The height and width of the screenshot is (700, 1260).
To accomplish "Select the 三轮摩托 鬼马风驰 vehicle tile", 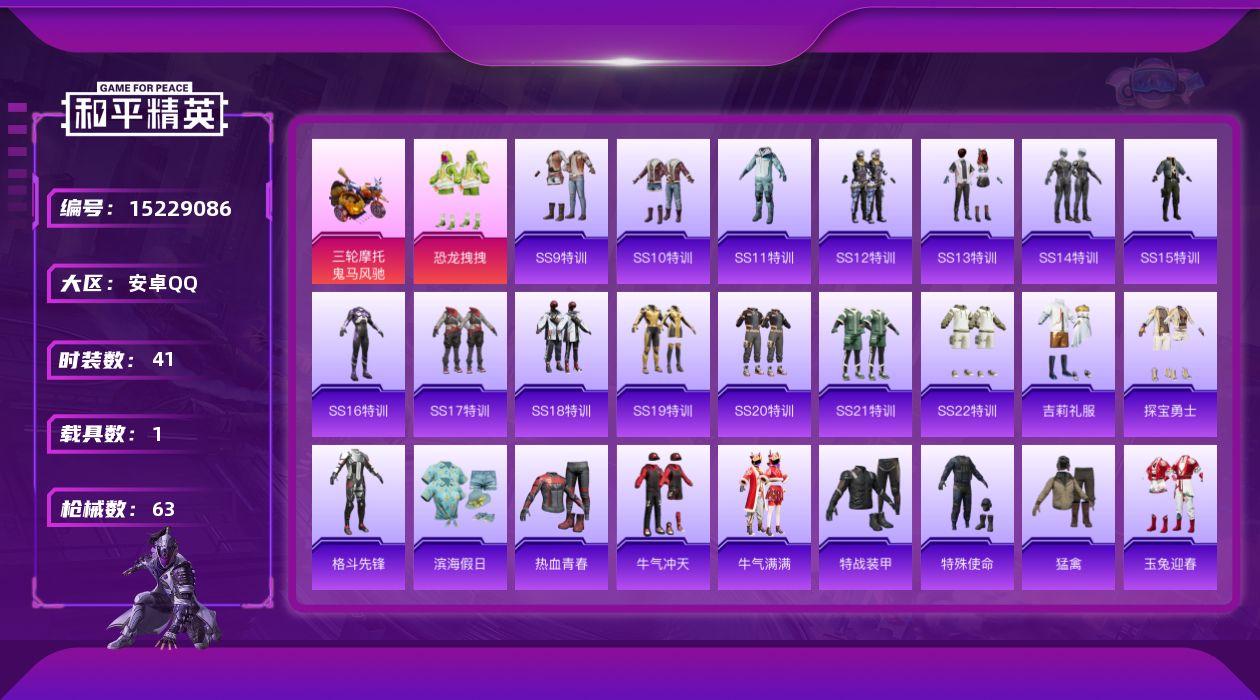I will [x=358, y=211].
